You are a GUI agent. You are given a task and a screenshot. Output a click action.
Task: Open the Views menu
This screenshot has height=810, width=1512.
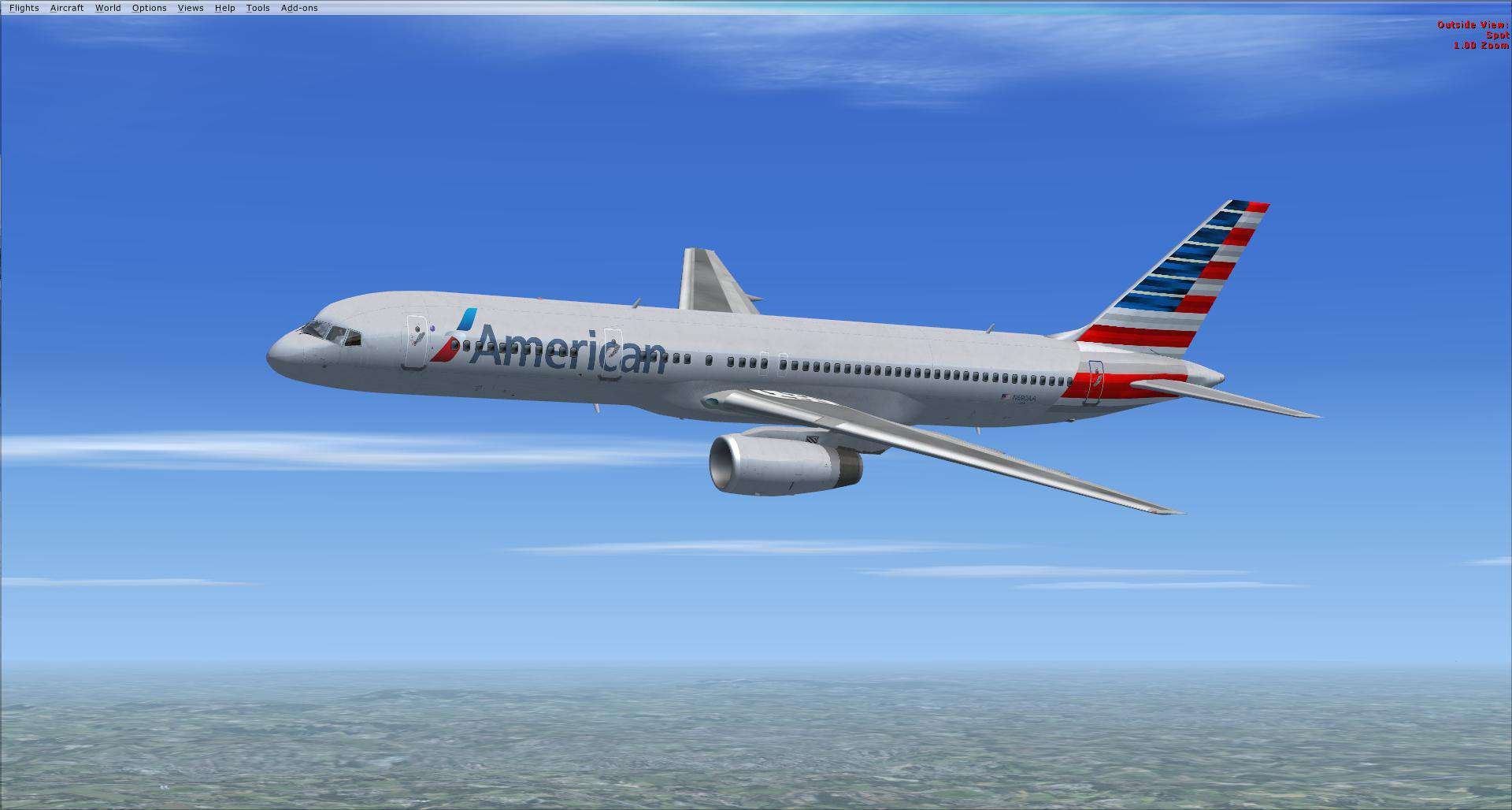coord(190,7)
